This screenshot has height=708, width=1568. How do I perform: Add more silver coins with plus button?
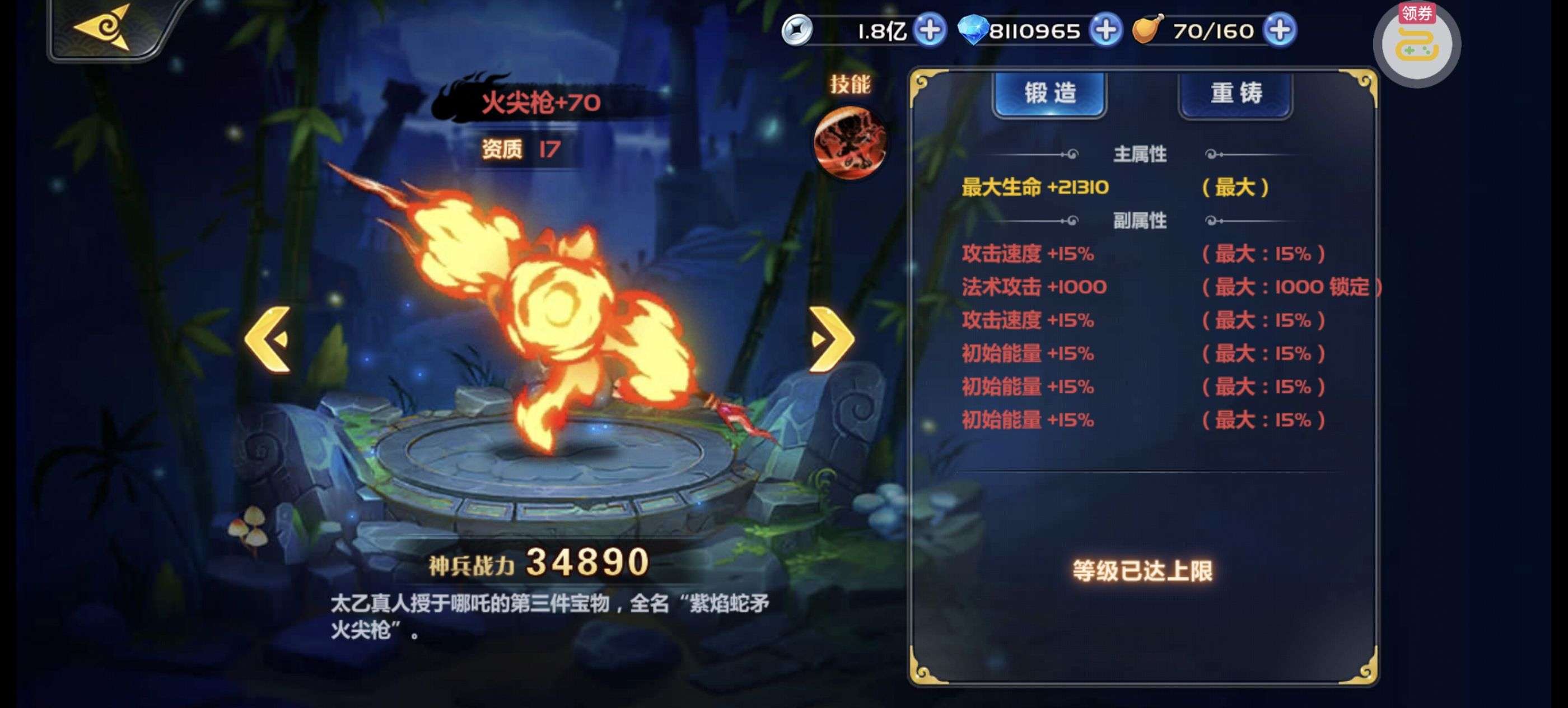click(x=930, y=30)
